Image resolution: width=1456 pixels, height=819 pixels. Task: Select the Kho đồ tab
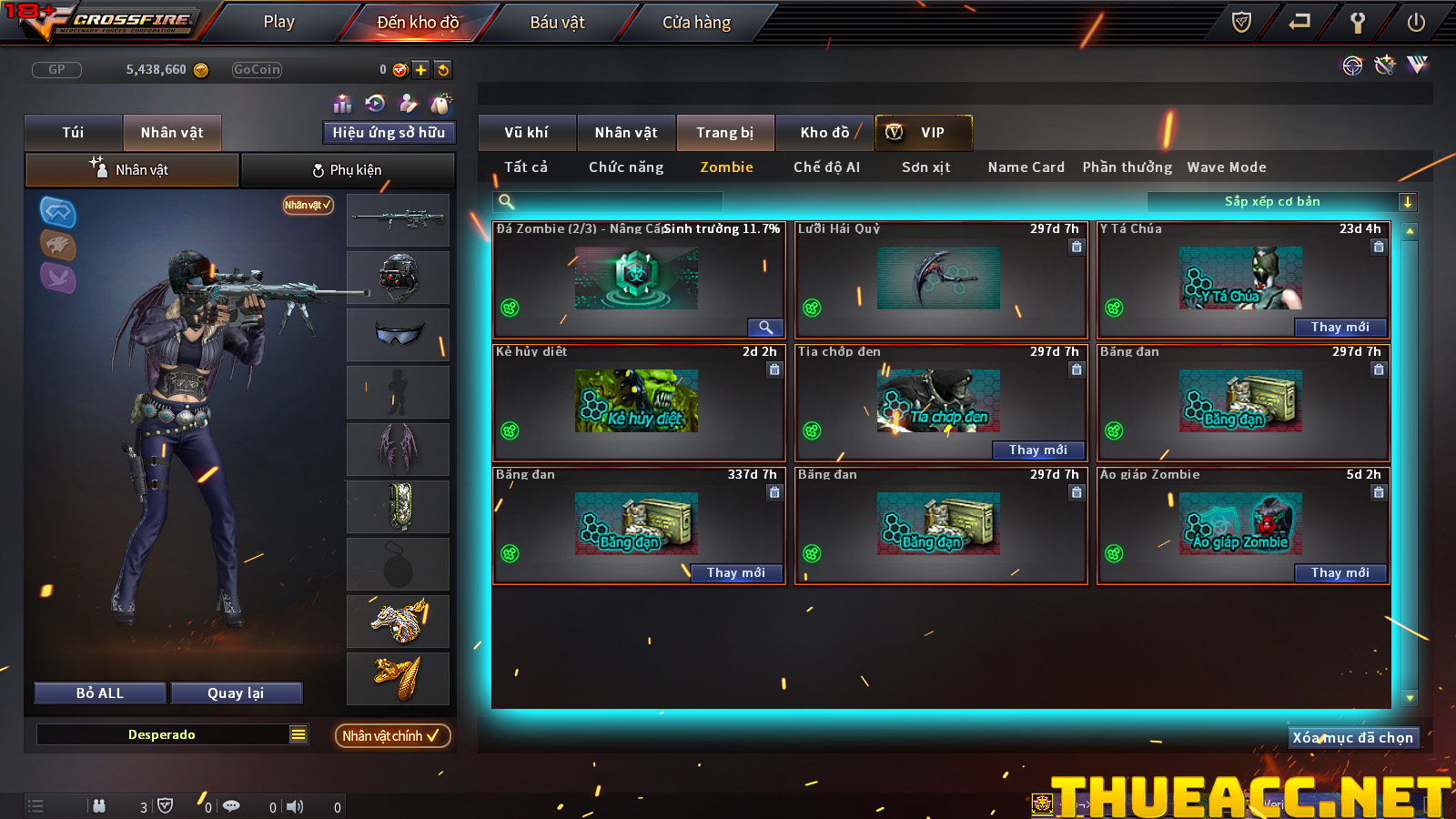point(824,133)
